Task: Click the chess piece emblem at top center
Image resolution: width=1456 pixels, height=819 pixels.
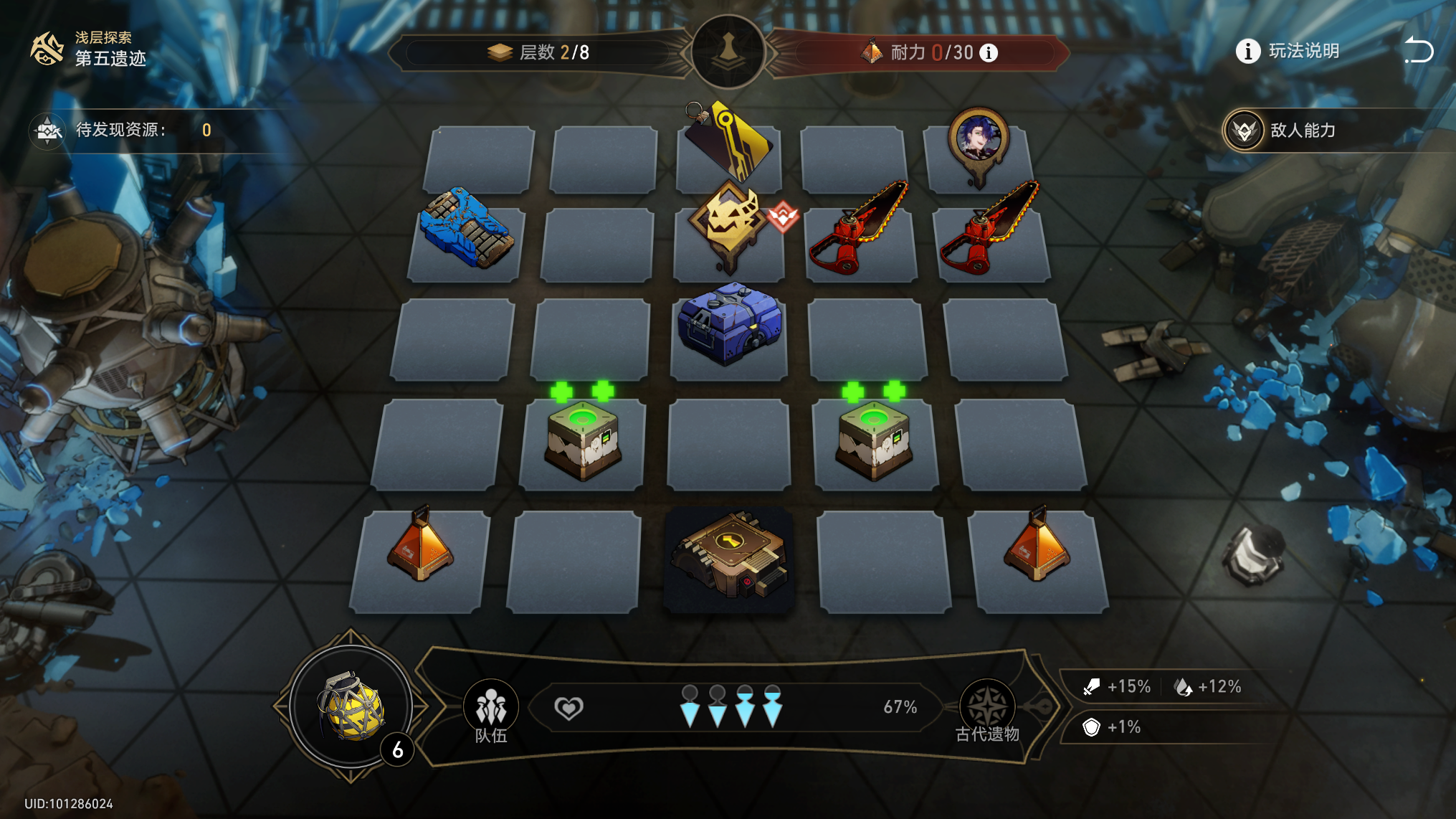Action: (x=728, y=51)
